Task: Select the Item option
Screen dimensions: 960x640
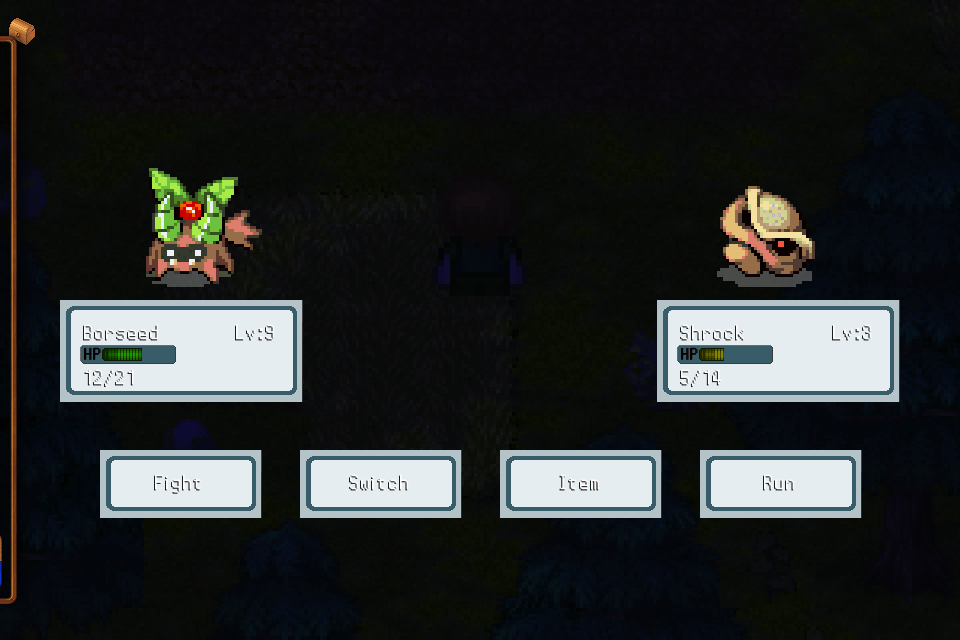Action: pos(580,484)
